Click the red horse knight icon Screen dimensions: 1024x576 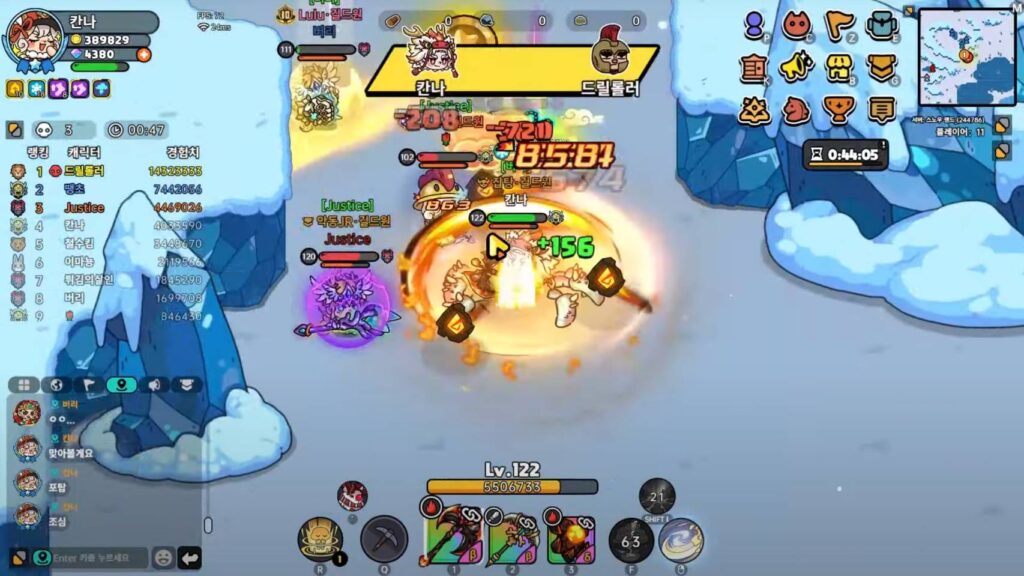[797, 109]
